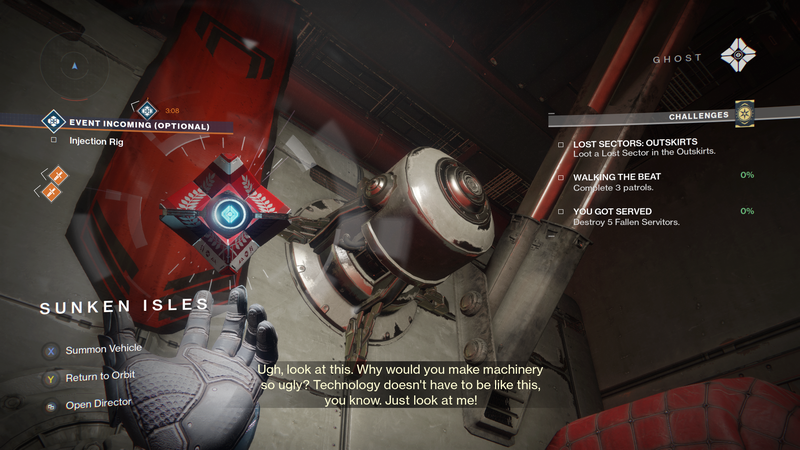Screen dimensions: 800x450
Task: Select the You Got Served challenge
Action: point(614,211)
